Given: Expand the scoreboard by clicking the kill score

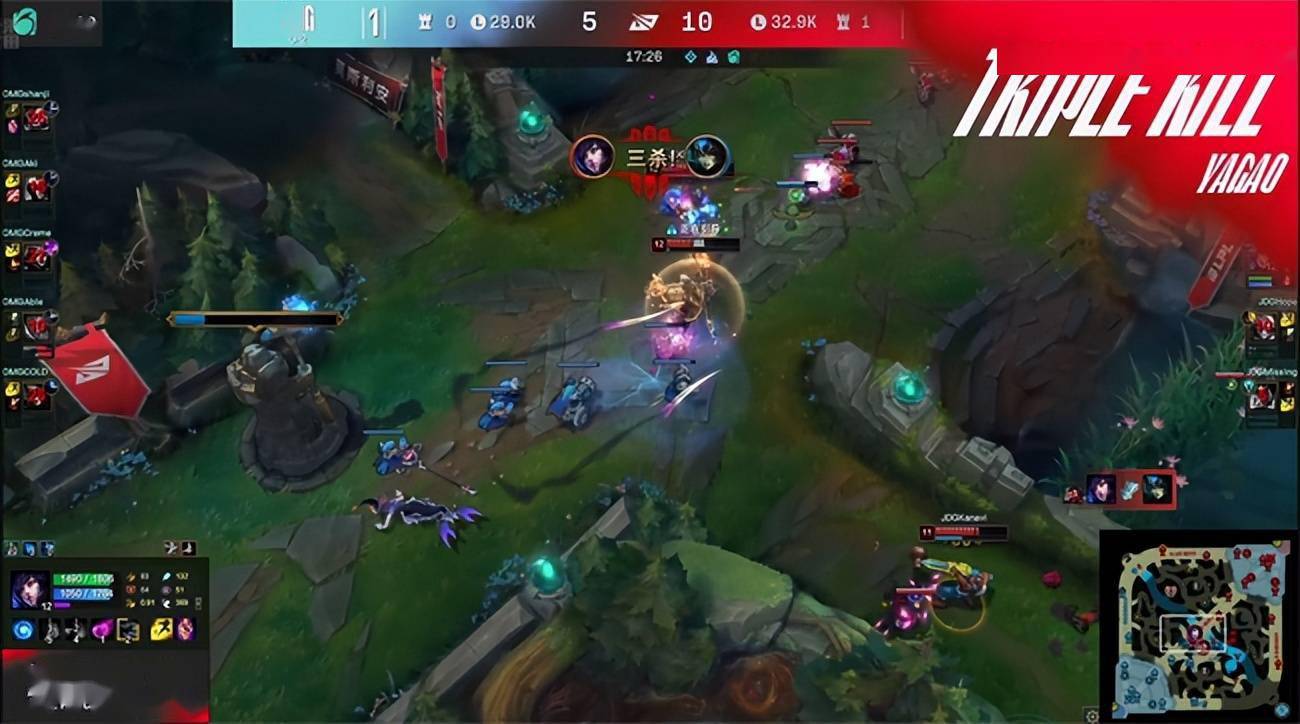Looking at the screenshot, I should pyautogui.click(x=589, y=20).
